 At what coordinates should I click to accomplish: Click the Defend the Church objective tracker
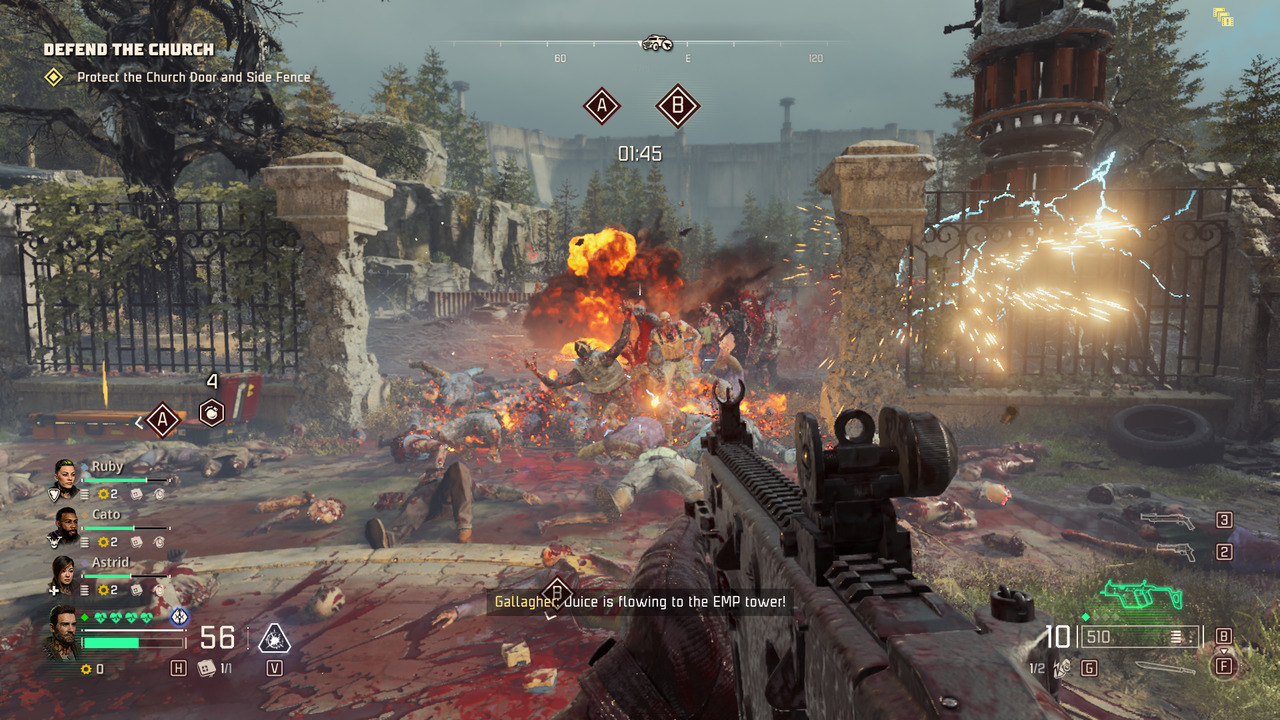[x=128, y=50]
